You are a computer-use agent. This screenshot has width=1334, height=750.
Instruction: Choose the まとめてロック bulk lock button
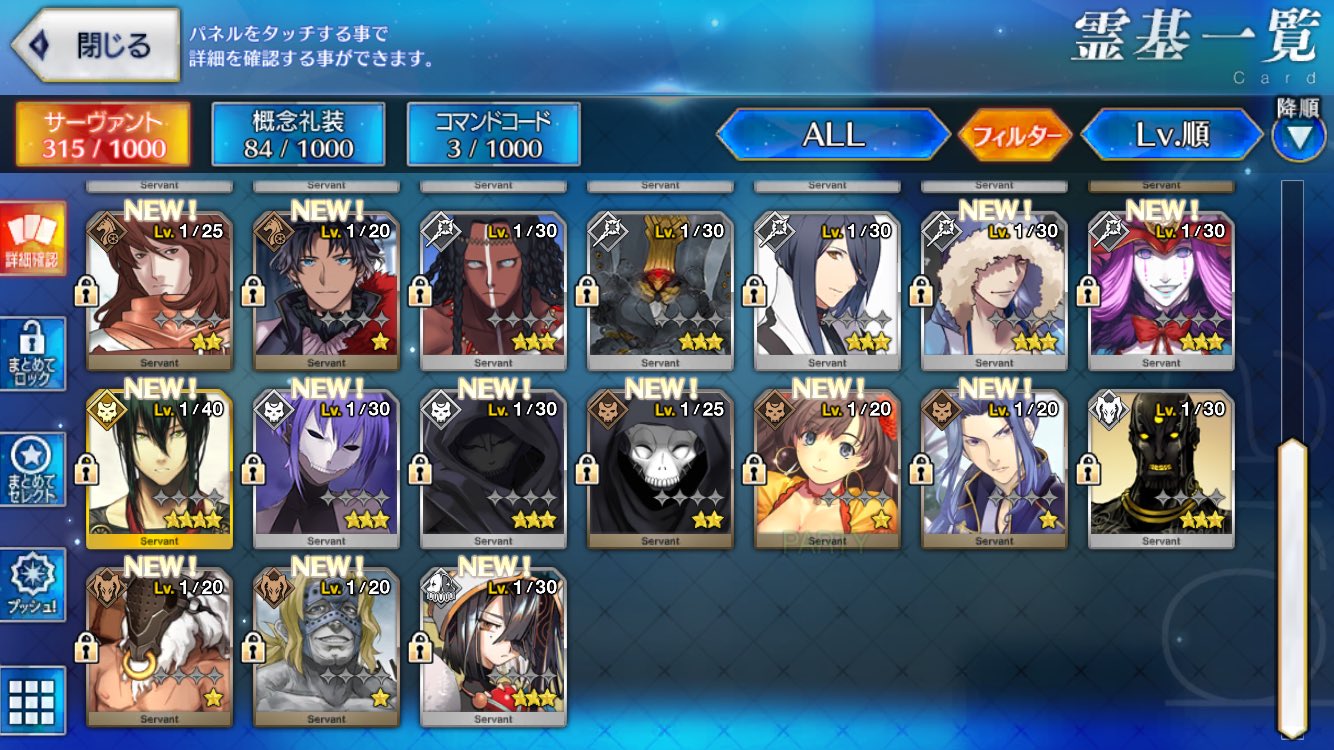click(33, 354)
